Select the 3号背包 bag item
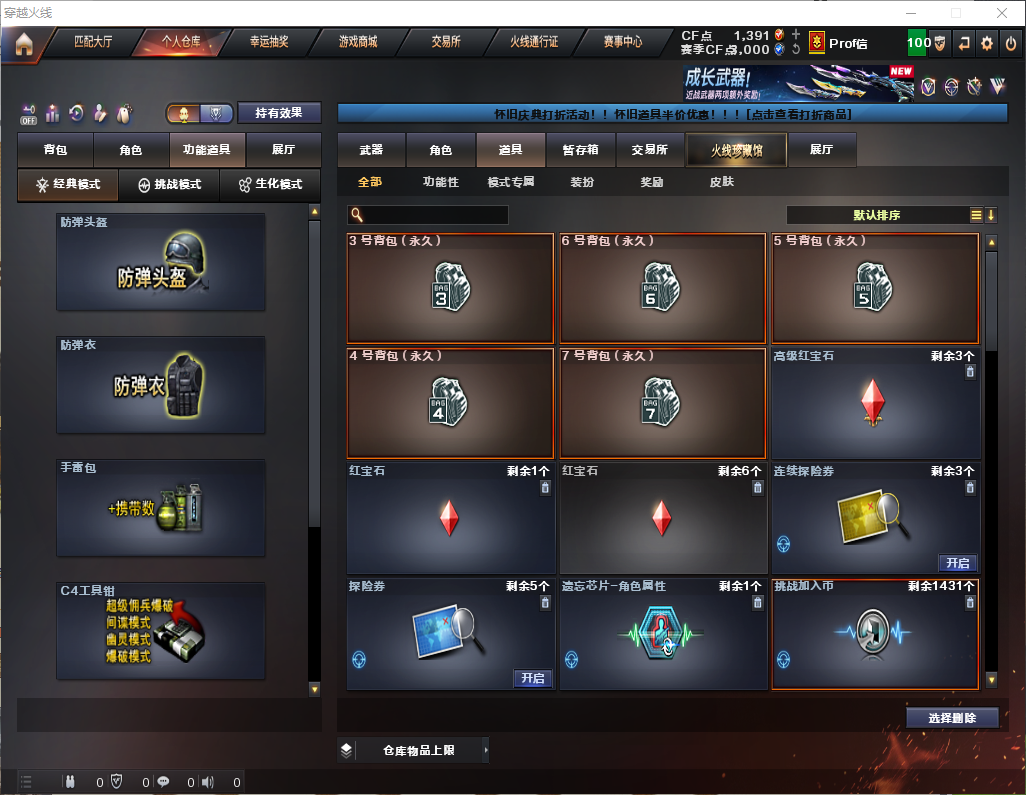Image resolution: width=1026 pixels, height=795 pixels. (450, 288)
